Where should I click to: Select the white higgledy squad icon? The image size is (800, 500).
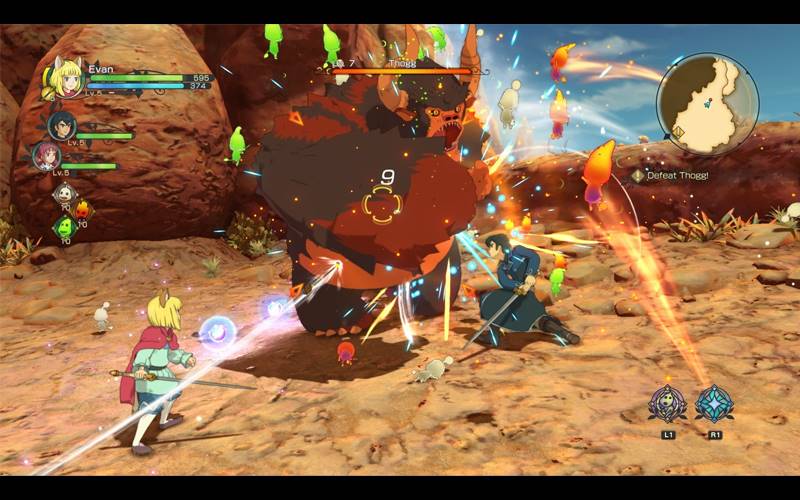click(x=65, y=195)
